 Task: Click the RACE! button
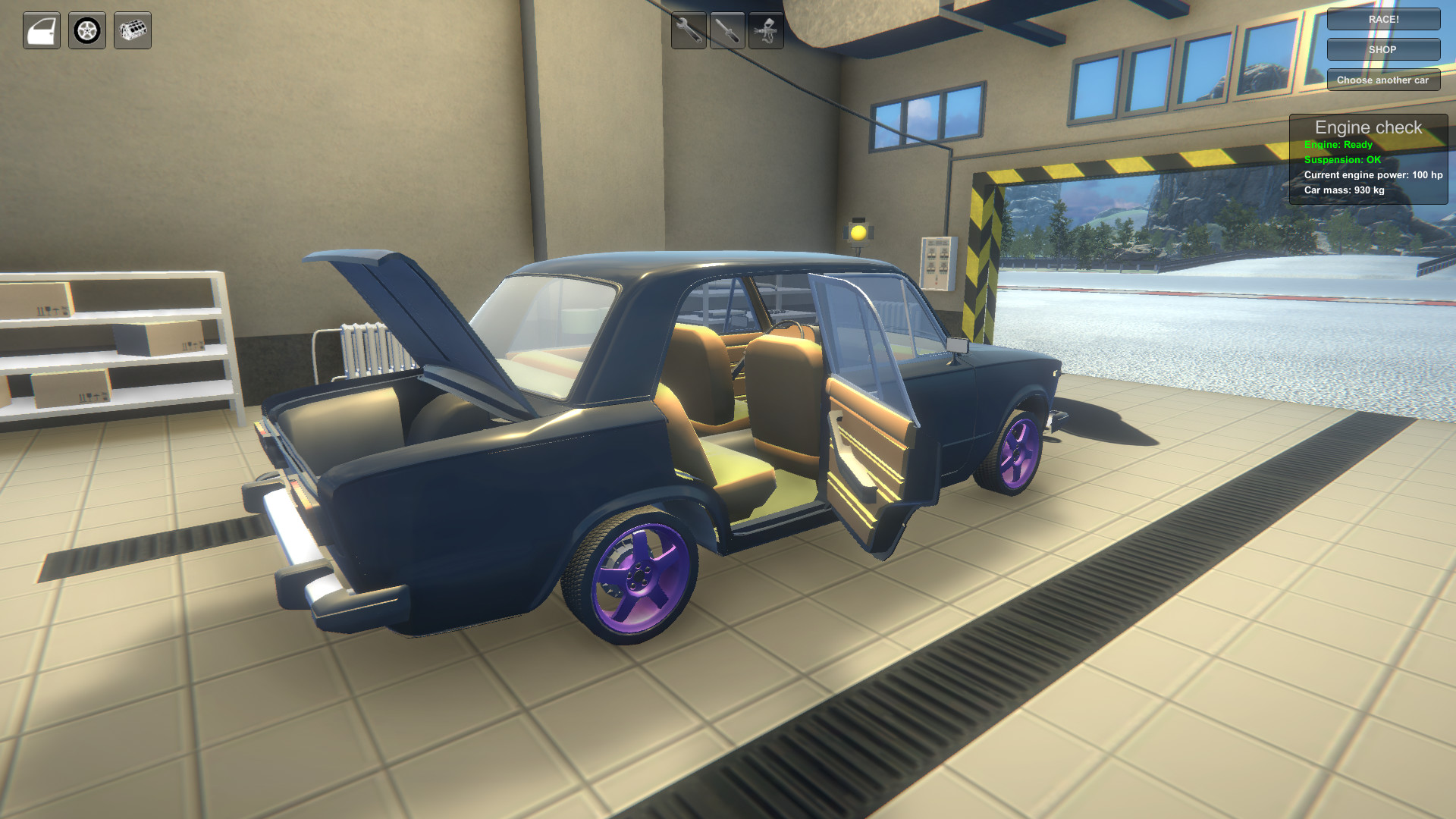pos(1383,19)
